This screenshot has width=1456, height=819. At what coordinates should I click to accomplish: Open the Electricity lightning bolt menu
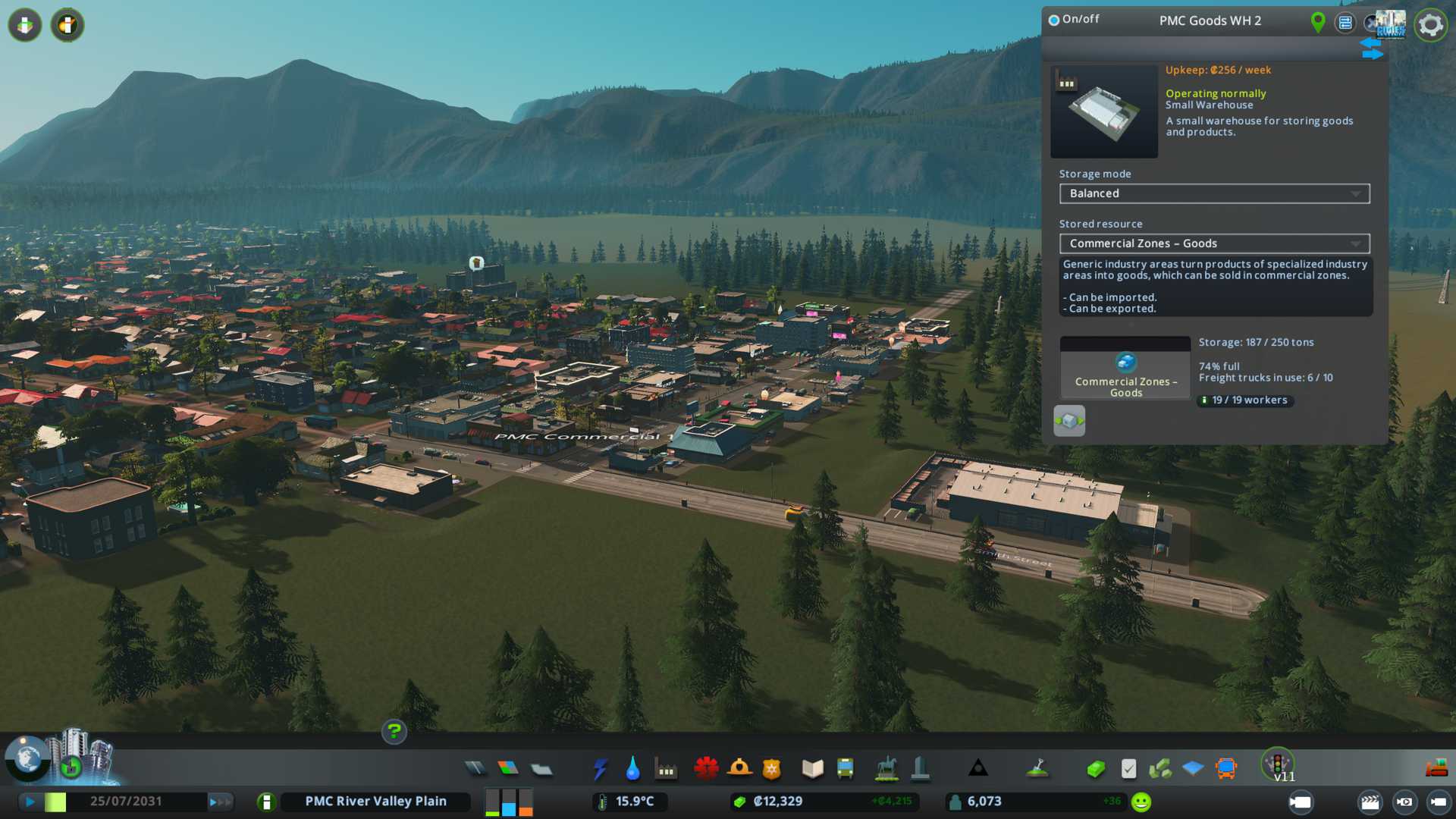[x=601, y=769]
